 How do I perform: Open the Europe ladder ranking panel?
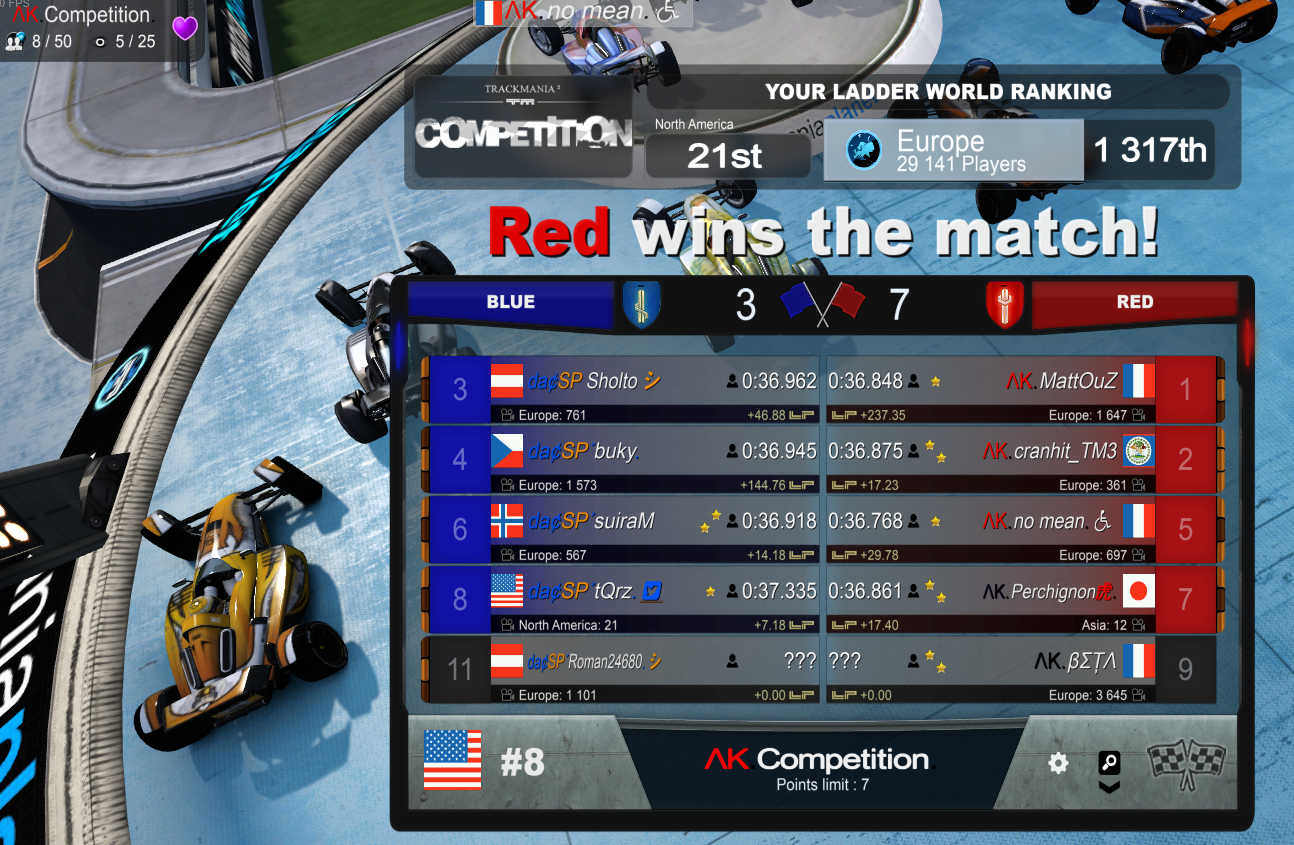tap(953, 151)
